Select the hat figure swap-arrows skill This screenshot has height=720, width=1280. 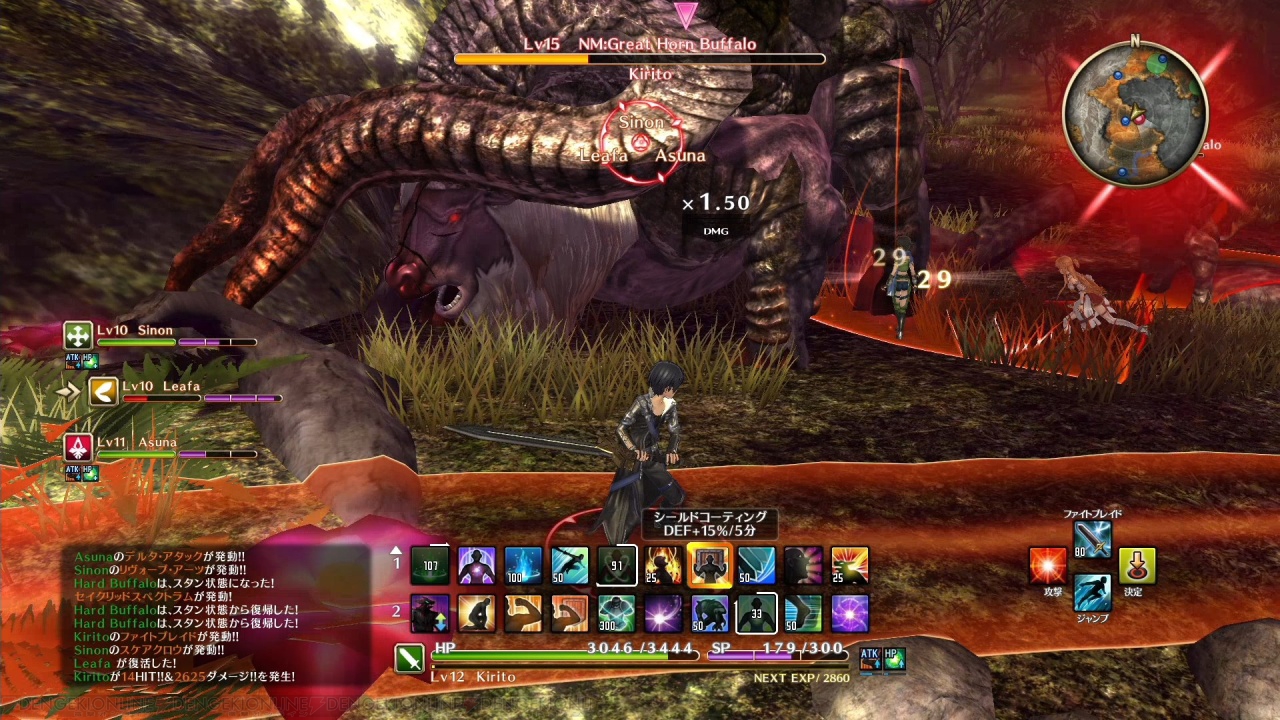coord(430,613)
